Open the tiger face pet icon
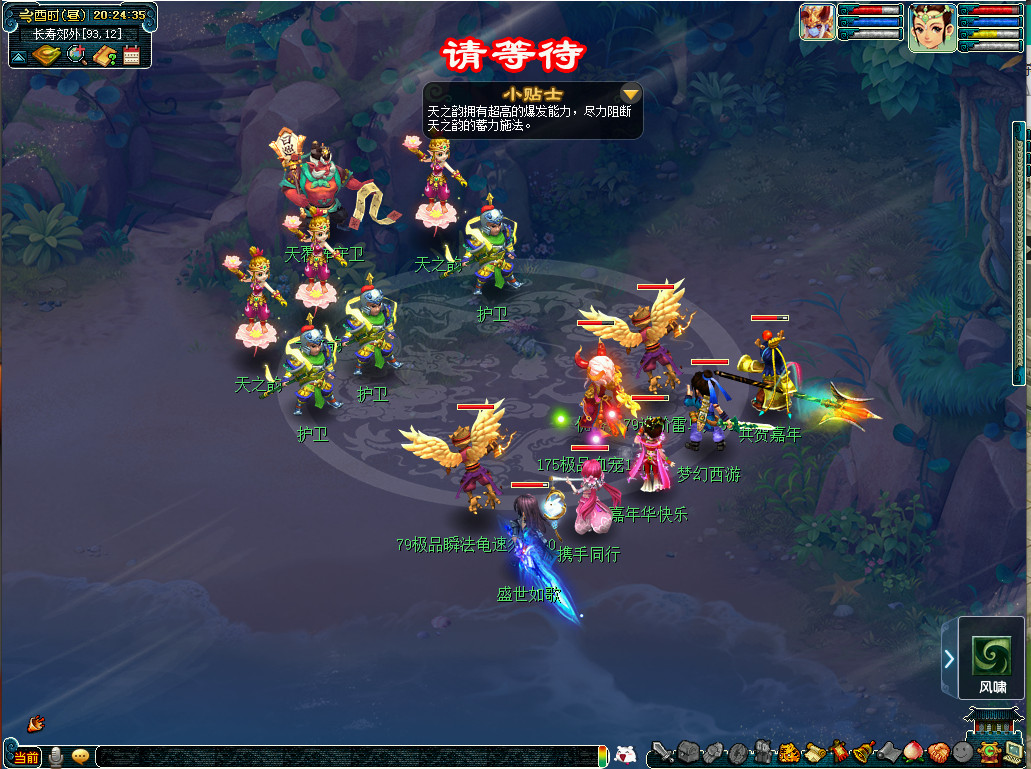This screenshot has height=769, width=1031. coord(789,752)
